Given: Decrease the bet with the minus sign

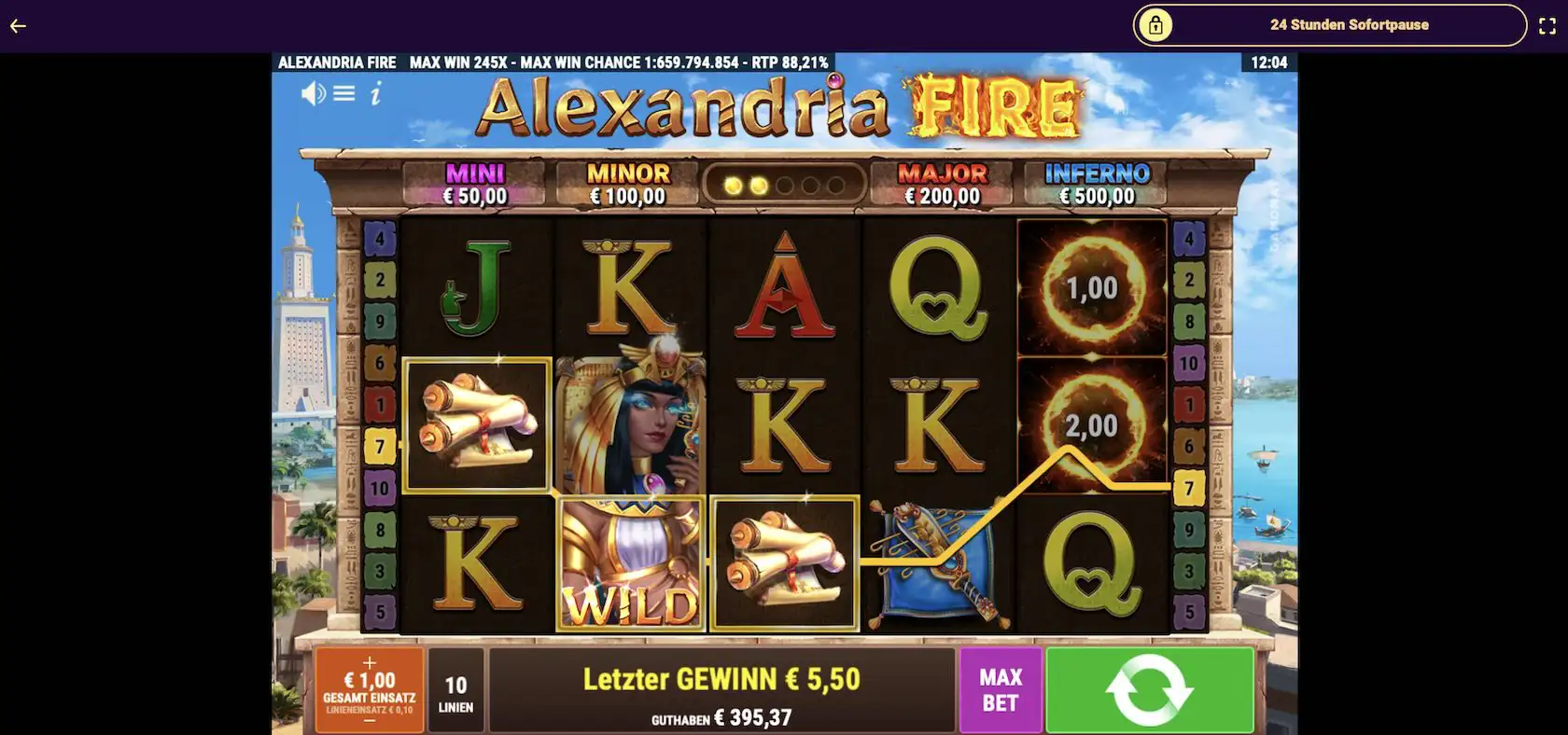Looking at the screenshot, I should [370, 718].
